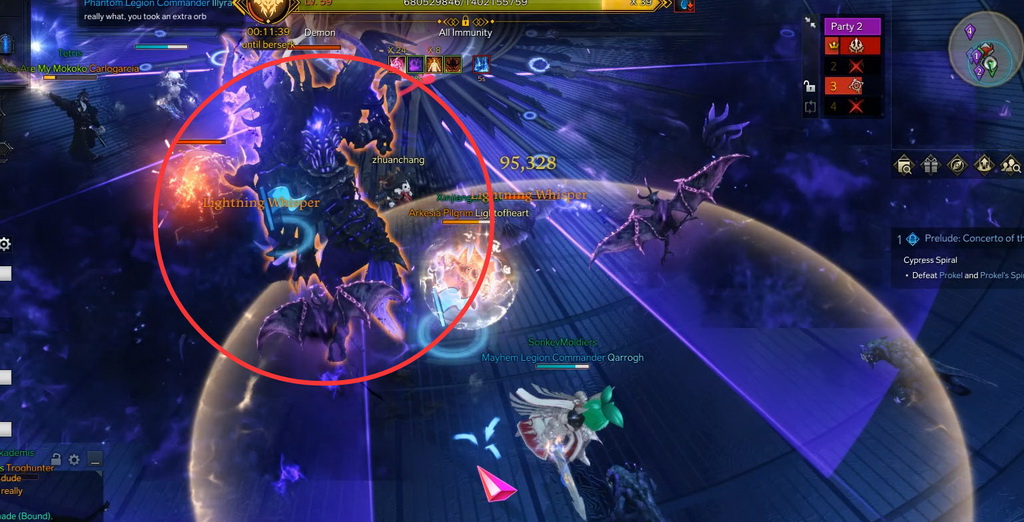The width and height of the screenshot is (1024, 522).
Task: Inspect the blue boss debuff icon showing 5s
Action: pyautogui.click(x=481, y=65)
